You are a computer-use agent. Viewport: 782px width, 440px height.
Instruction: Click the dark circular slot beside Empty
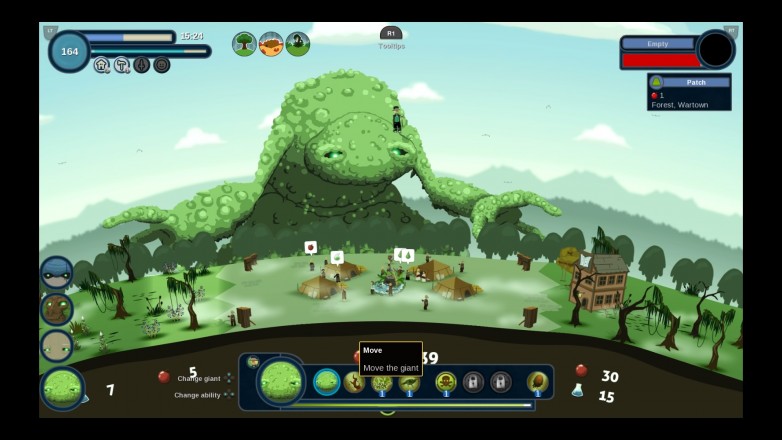point(715,50)
